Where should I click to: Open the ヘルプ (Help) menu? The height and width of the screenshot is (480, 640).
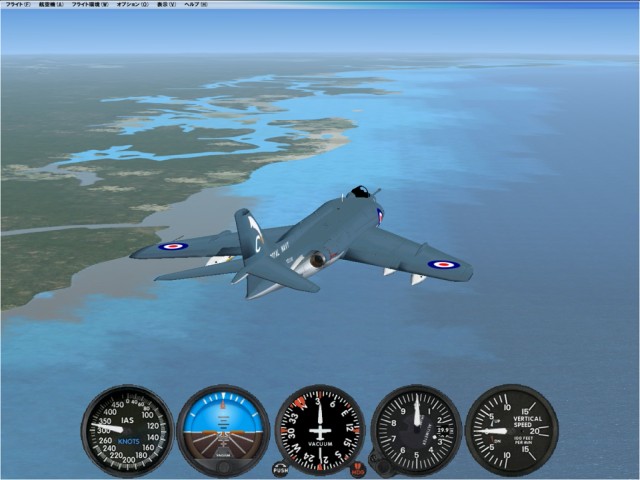tap(197, 5)
